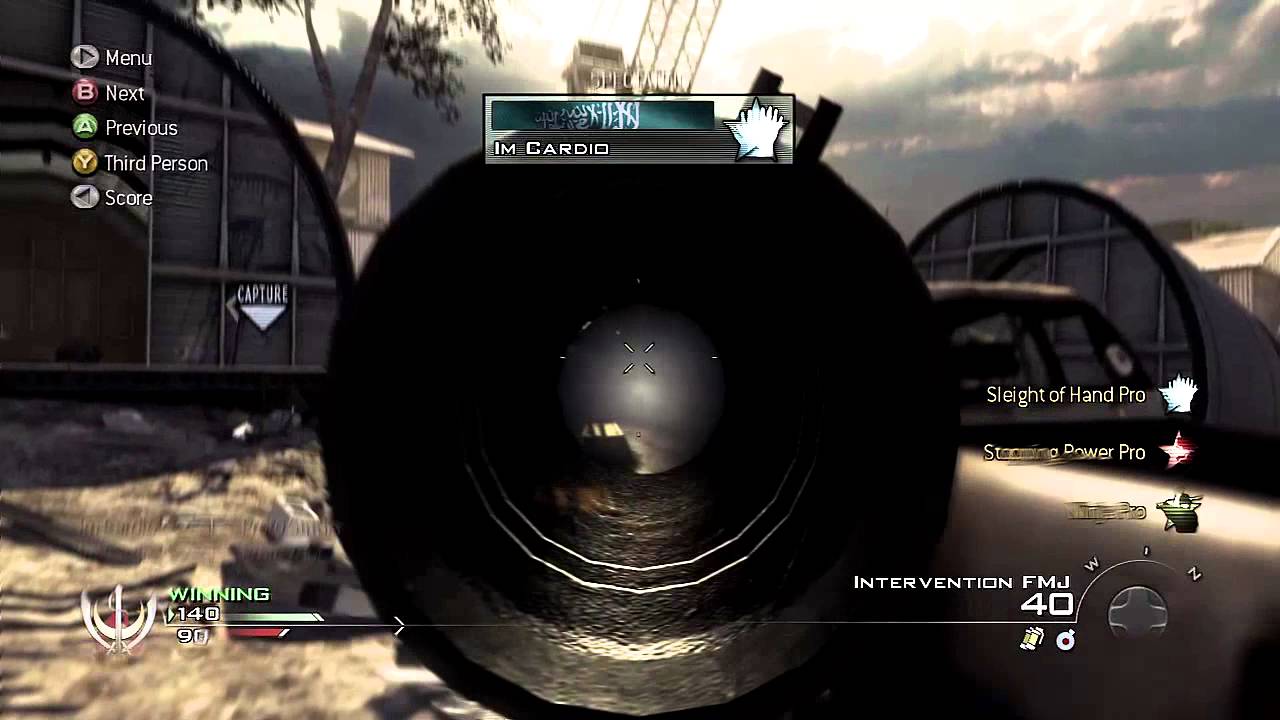Image resolution: width=1280 pixels, height=720 pixels.
Task: Select the Stopping Power Pro perk icon
Action: [x=1179, y=452]
